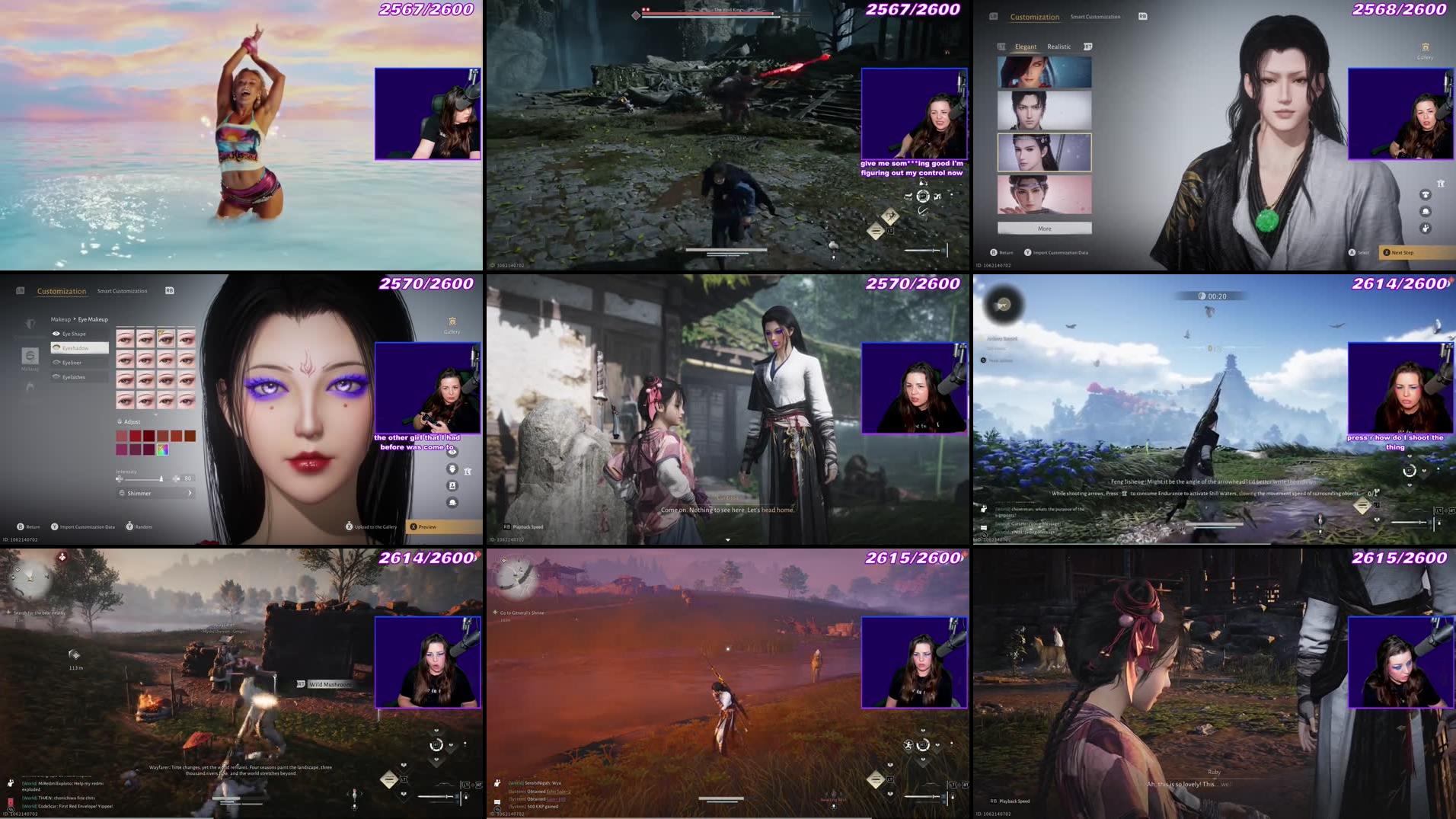Image resolution: width=1456 pixels, height=819 pixels.
Task: Click the camera icon beside the face preview
Action: tap(452, 486)
